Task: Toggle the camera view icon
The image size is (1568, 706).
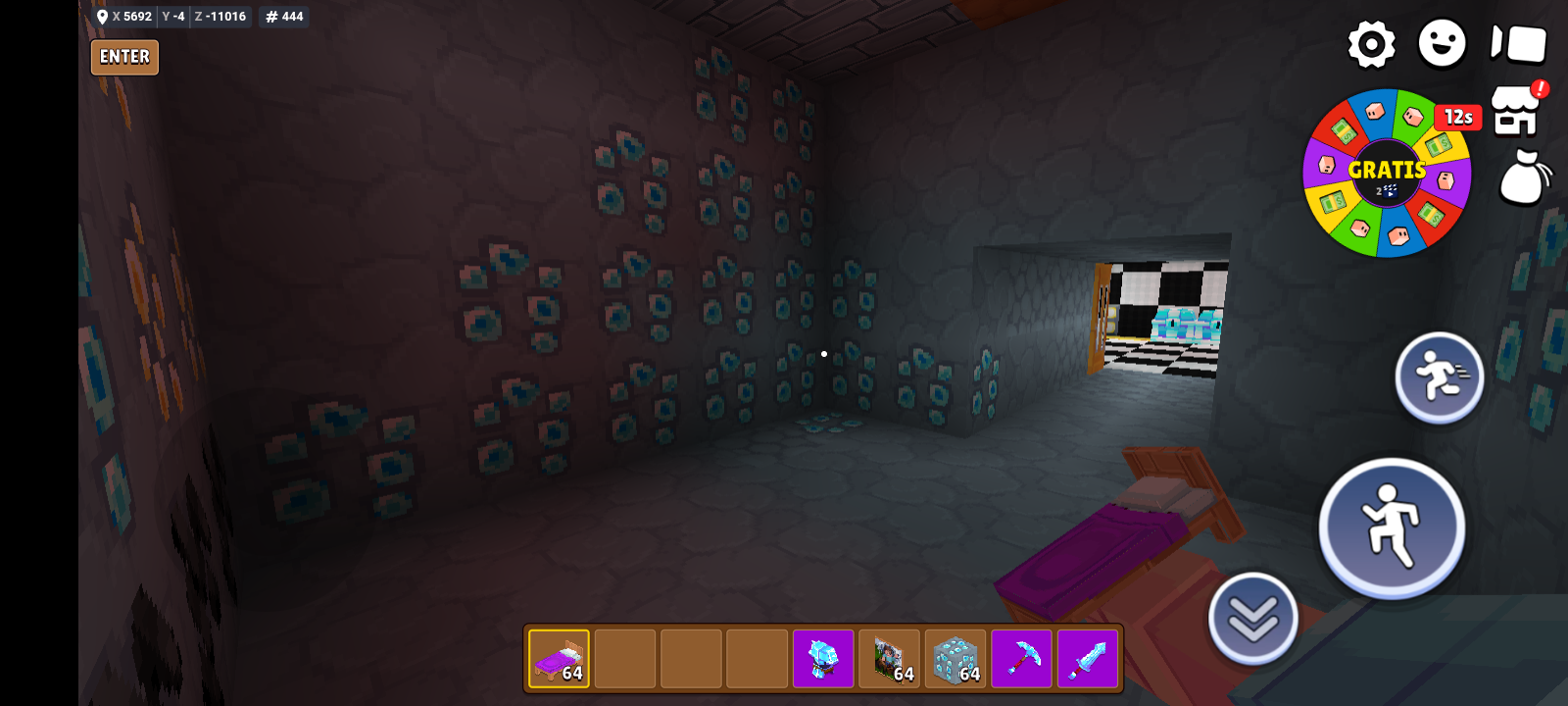Action: coord(1518,44)
